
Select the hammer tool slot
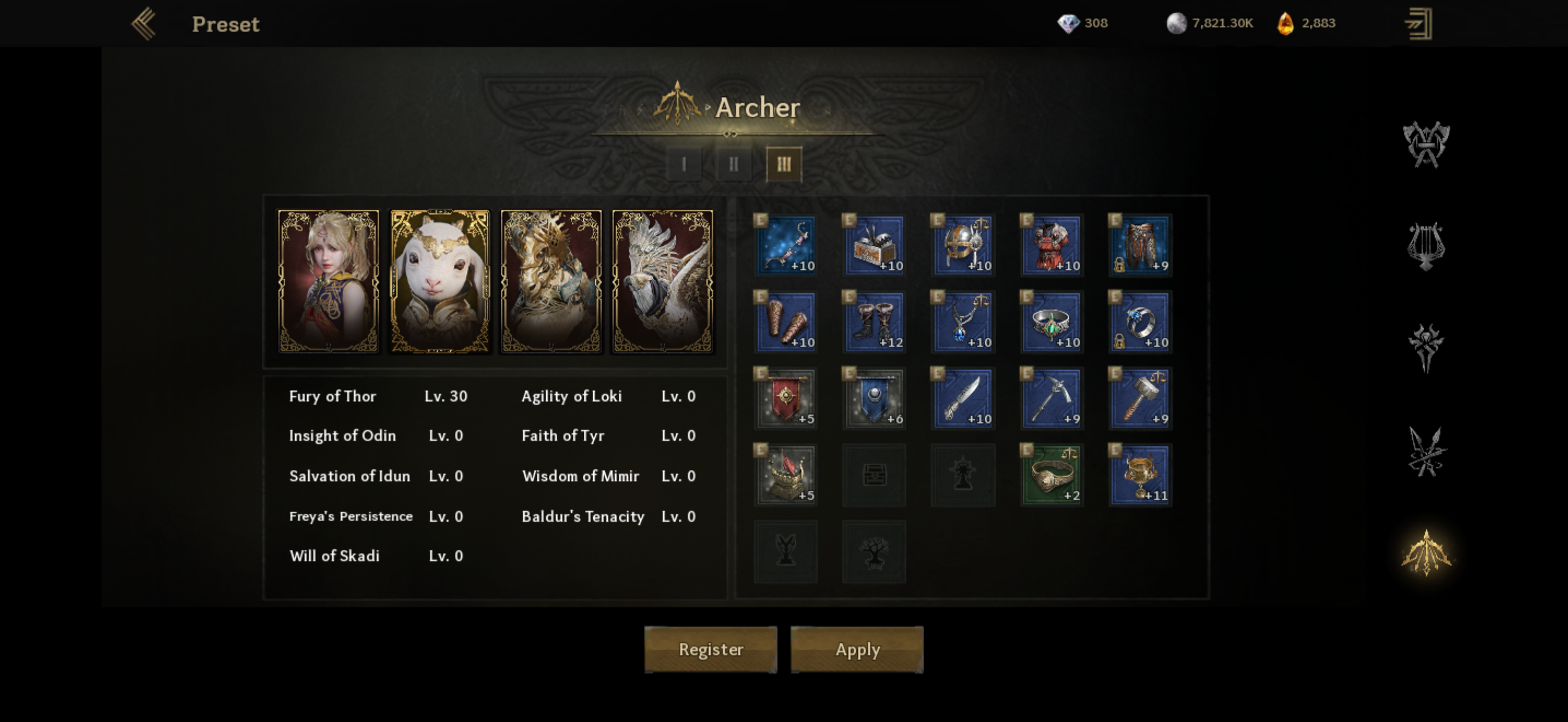(x=1140, y=399)
